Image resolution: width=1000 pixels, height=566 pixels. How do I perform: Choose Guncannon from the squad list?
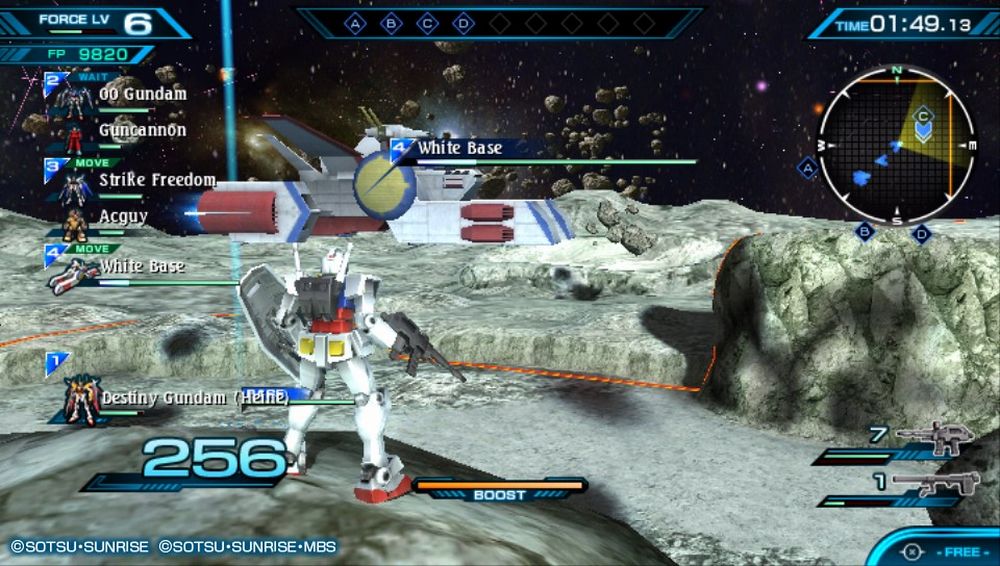142,131
